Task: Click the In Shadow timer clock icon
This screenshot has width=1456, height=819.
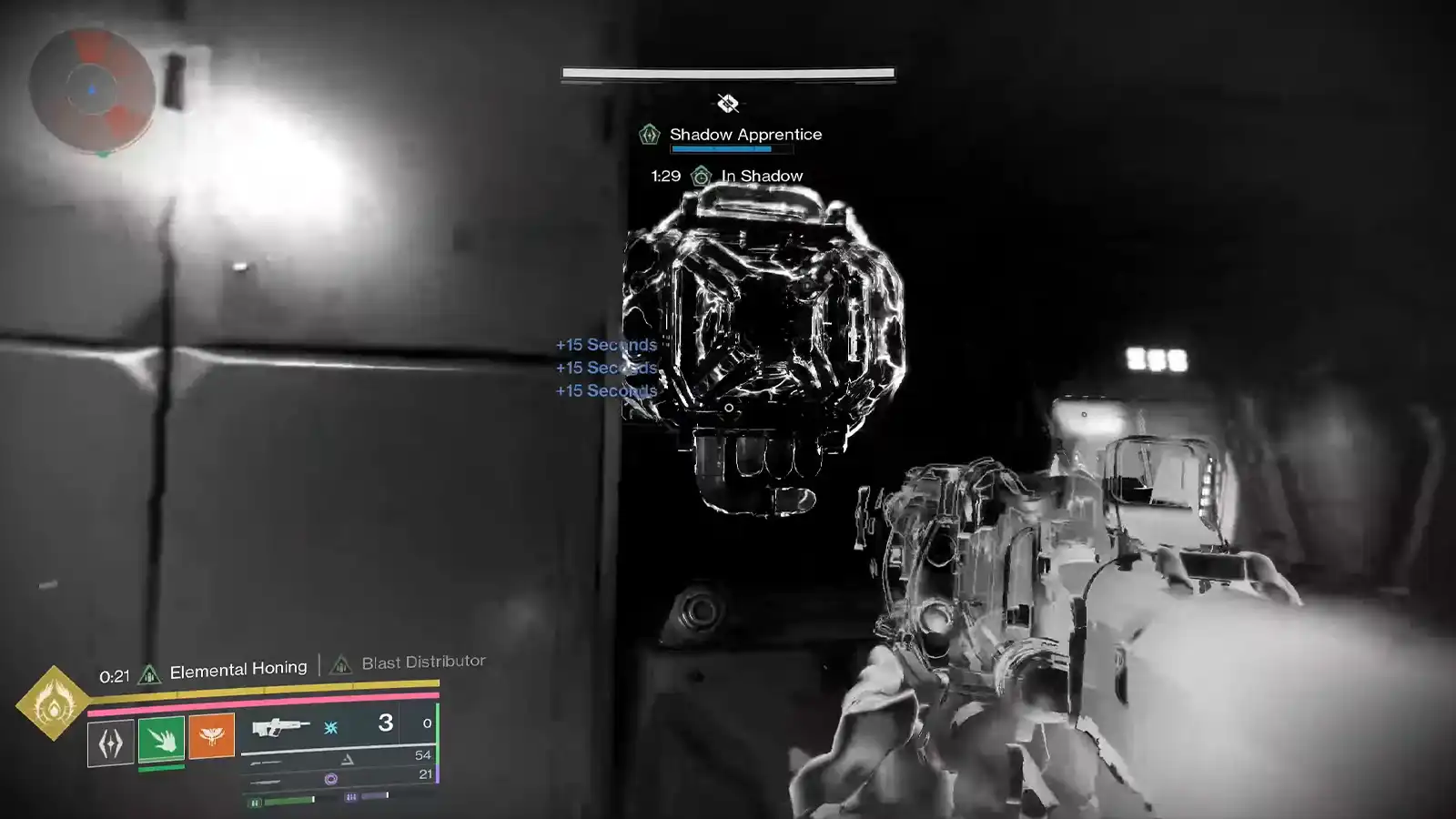Action: (702, 177)
